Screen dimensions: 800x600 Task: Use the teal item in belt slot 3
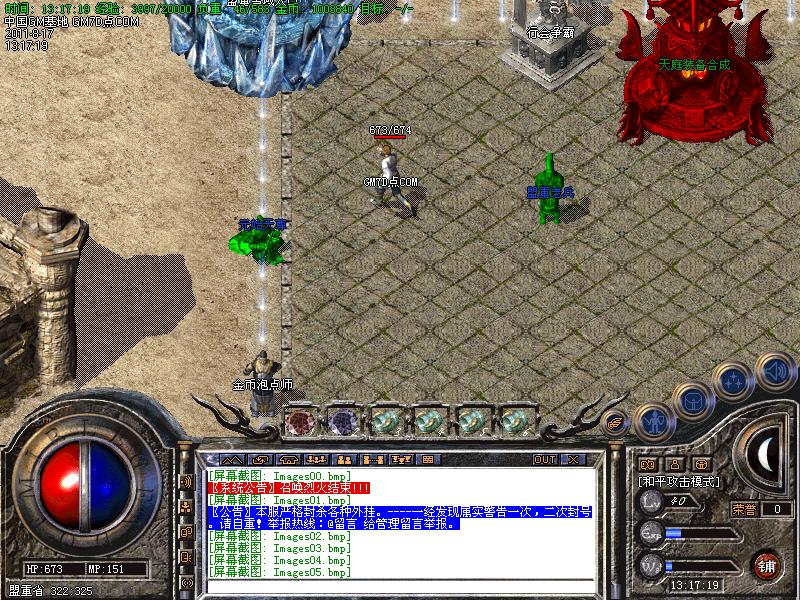pyautogui.click(x=386, y=421)
